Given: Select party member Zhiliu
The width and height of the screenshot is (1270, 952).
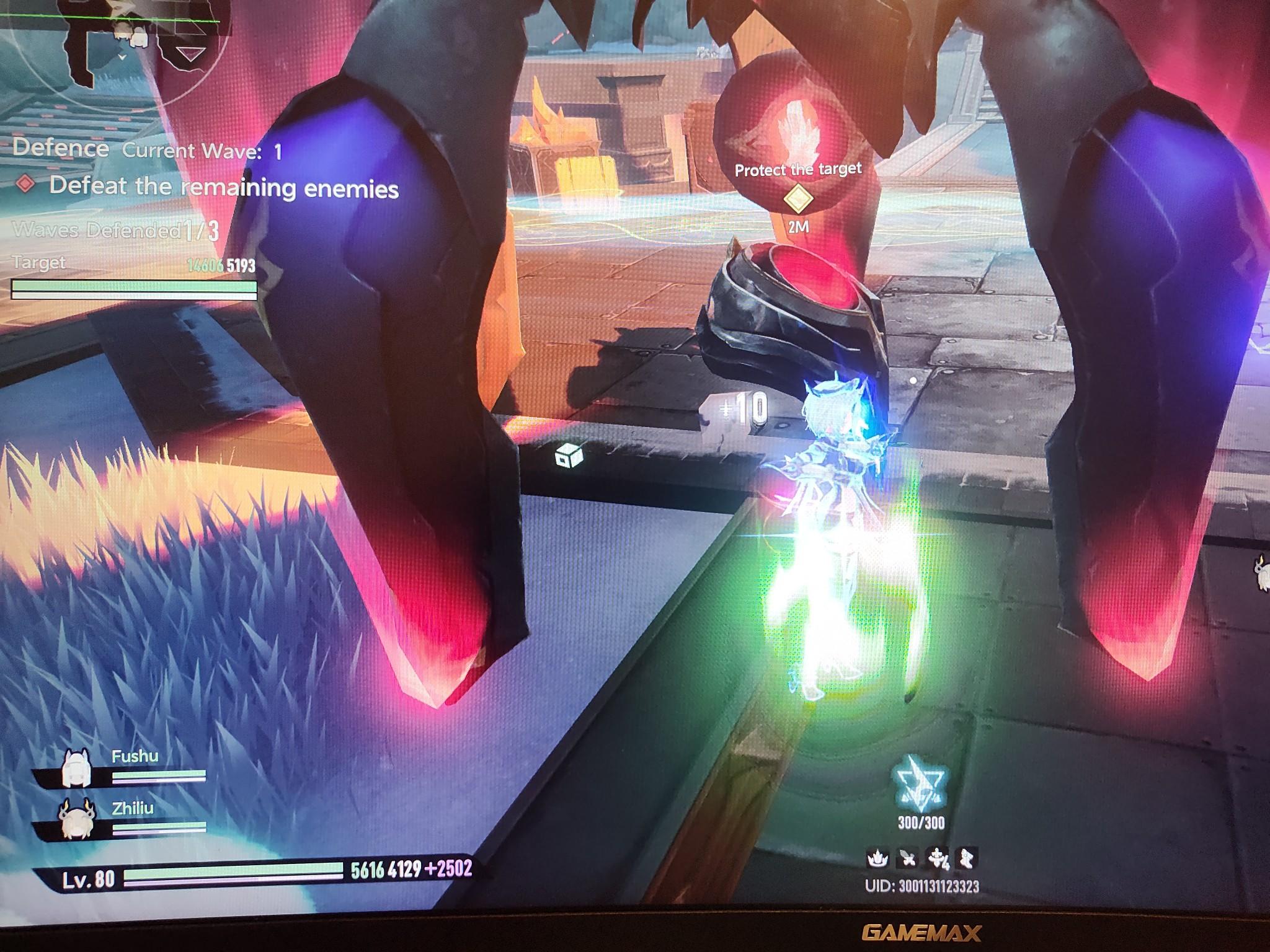Looking at the screenshot, I should tap(78, 818).
